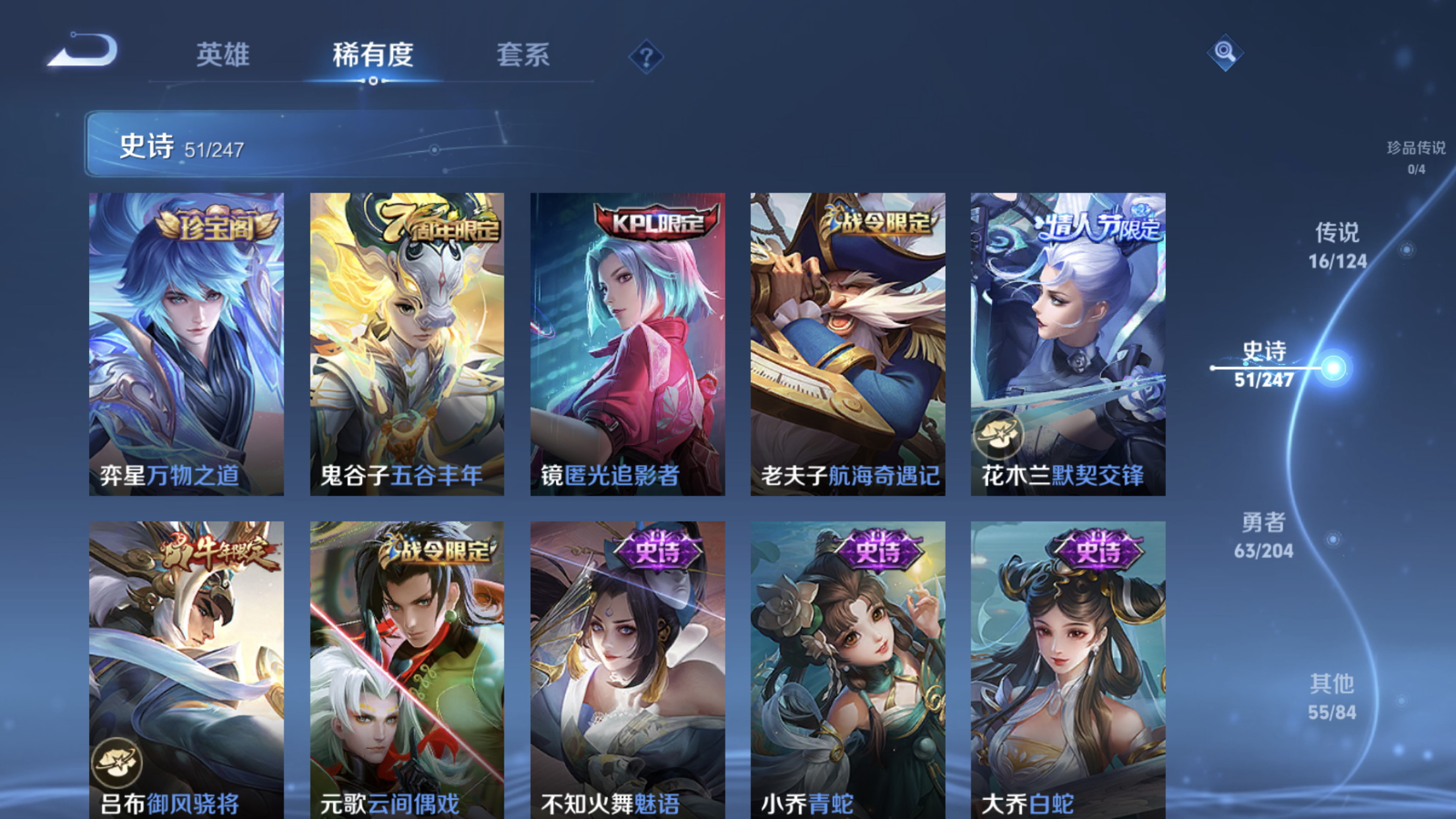
Task: Select 花木兰默契交锋 skin card
Action: pyautogui.click(x=1068, y=344)
